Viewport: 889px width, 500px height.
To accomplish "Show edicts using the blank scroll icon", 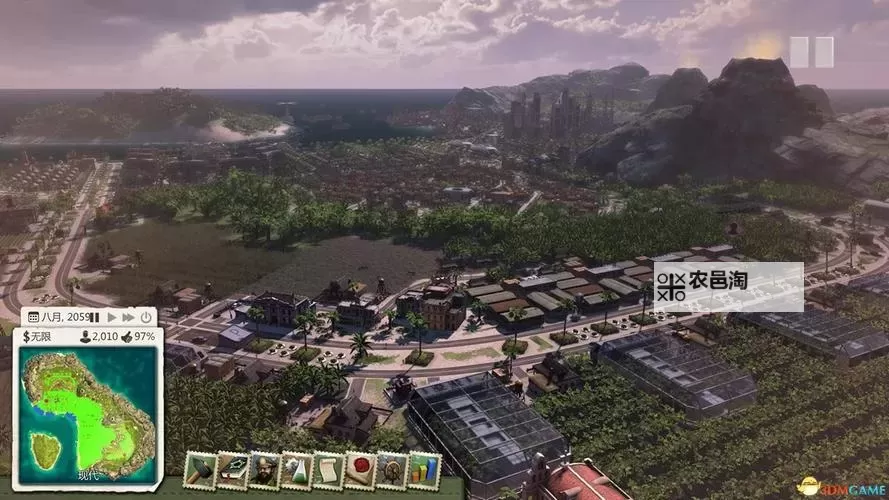I will (328, 469).
